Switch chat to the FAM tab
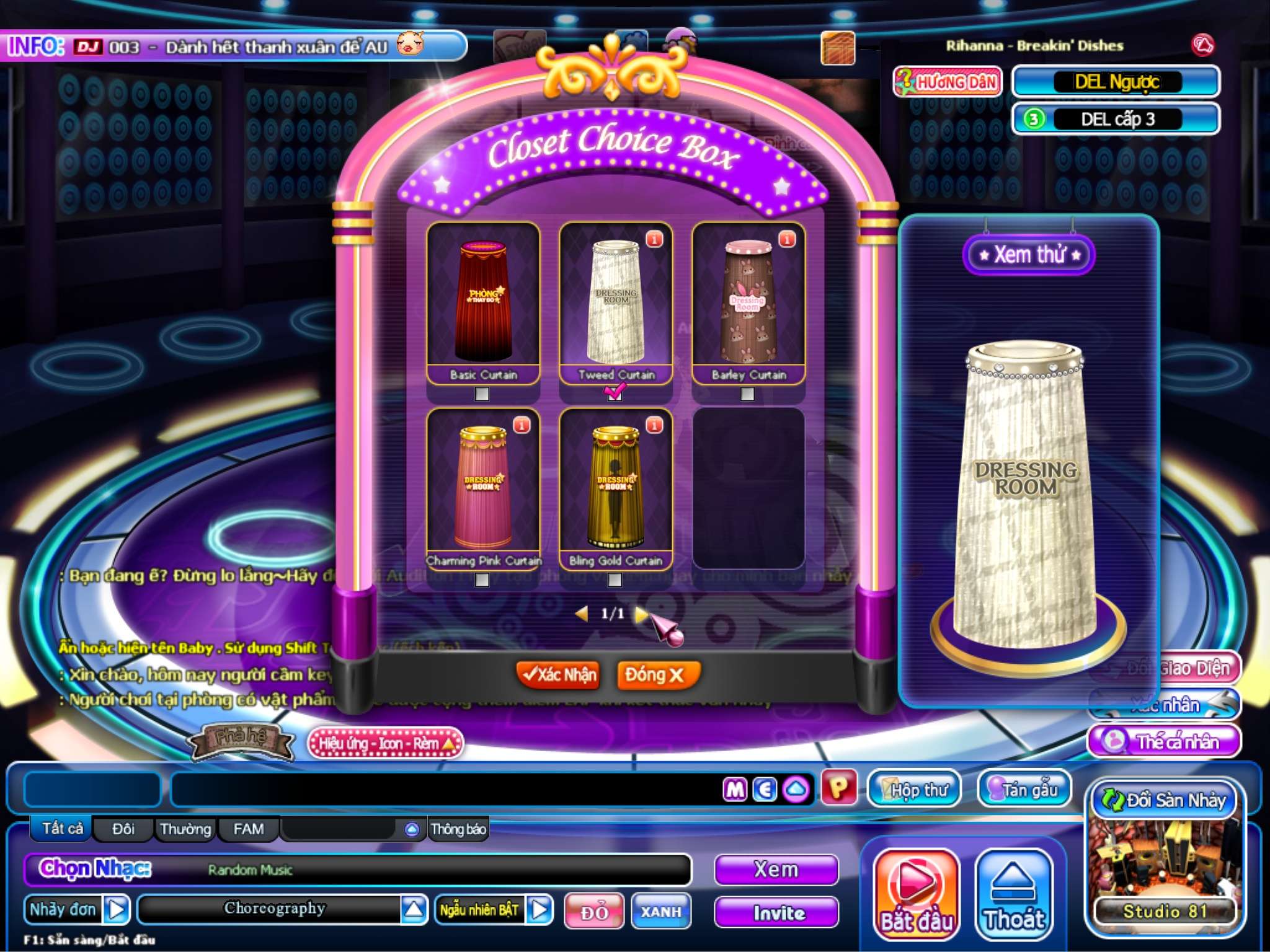The width and height of the screenshot is (1270, 952). [248, 829]
